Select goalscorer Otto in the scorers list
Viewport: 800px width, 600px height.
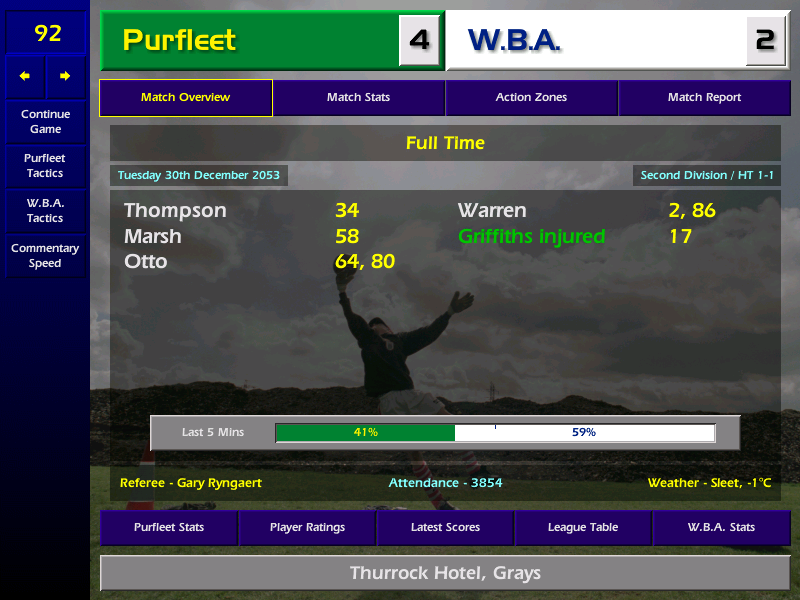point(146,262)
